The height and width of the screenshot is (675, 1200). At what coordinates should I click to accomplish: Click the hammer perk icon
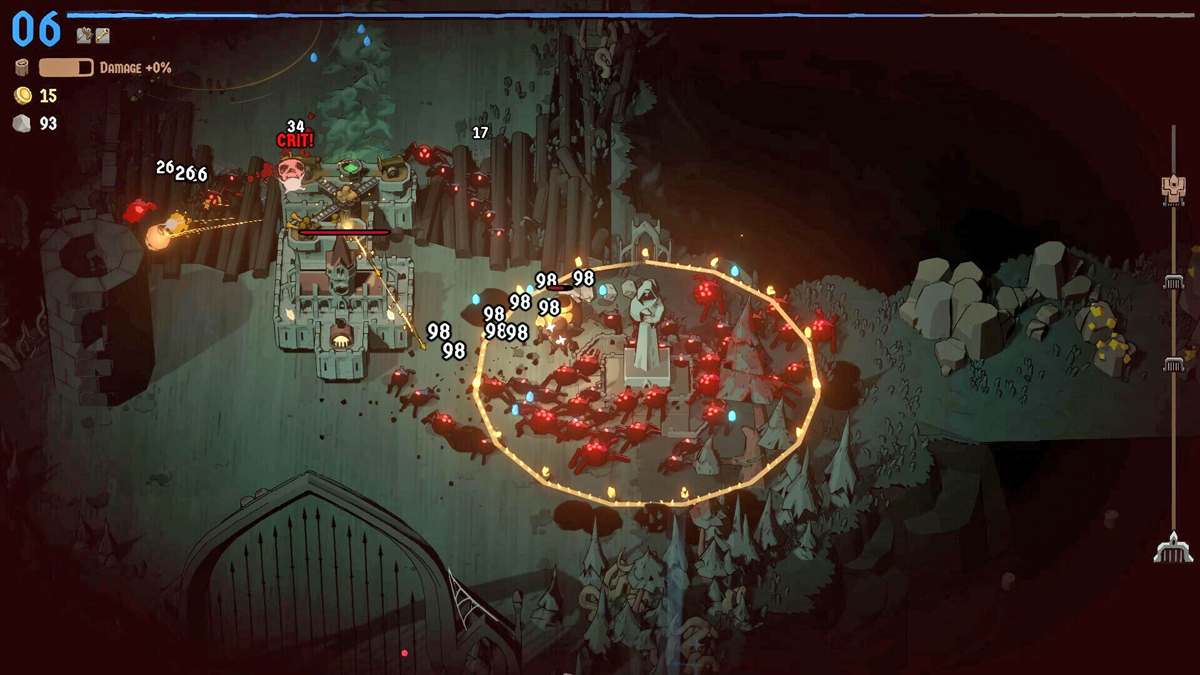(x=84, y=35)
